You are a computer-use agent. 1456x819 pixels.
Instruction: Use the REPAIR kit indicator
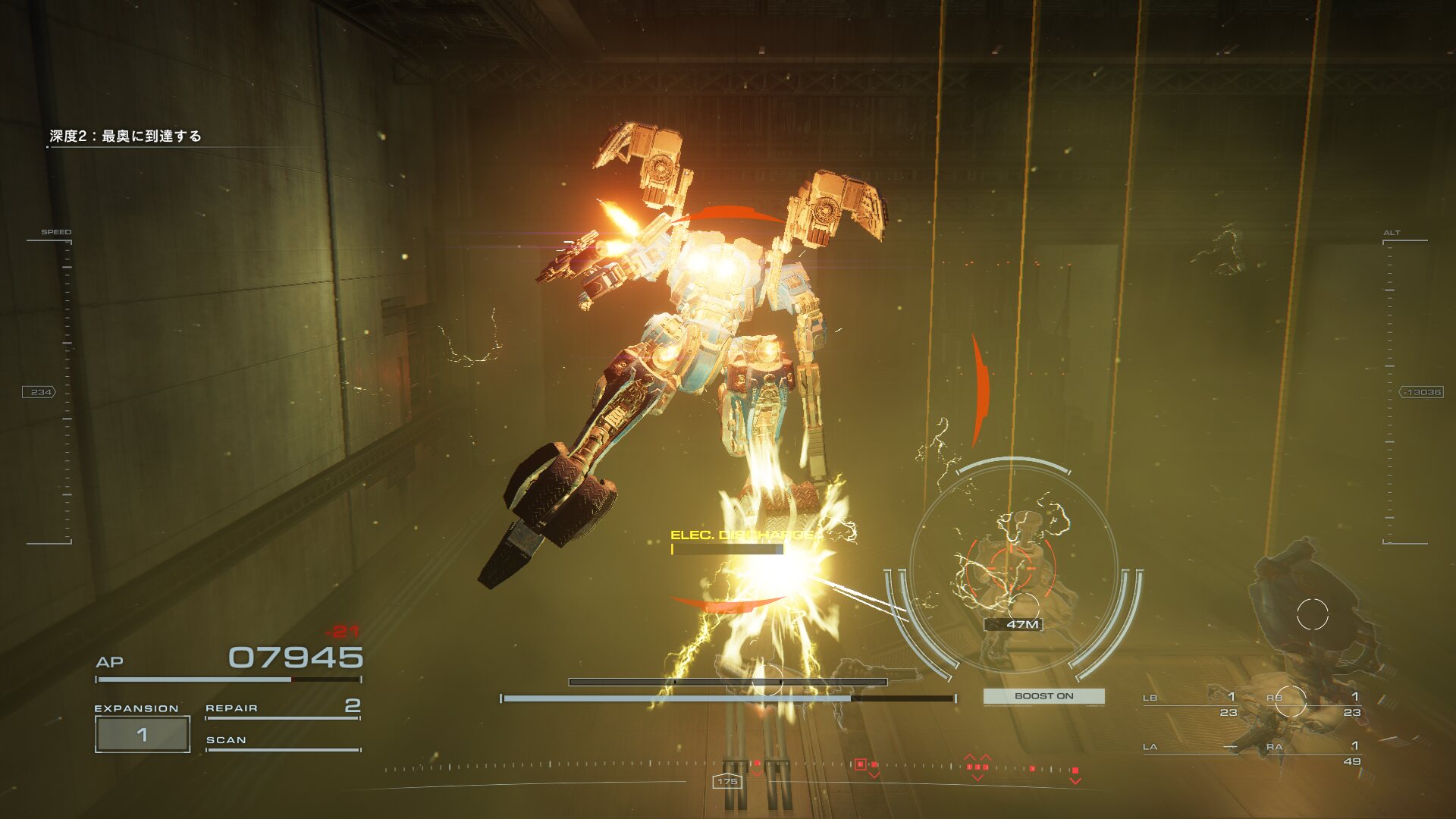click(282, 708)
